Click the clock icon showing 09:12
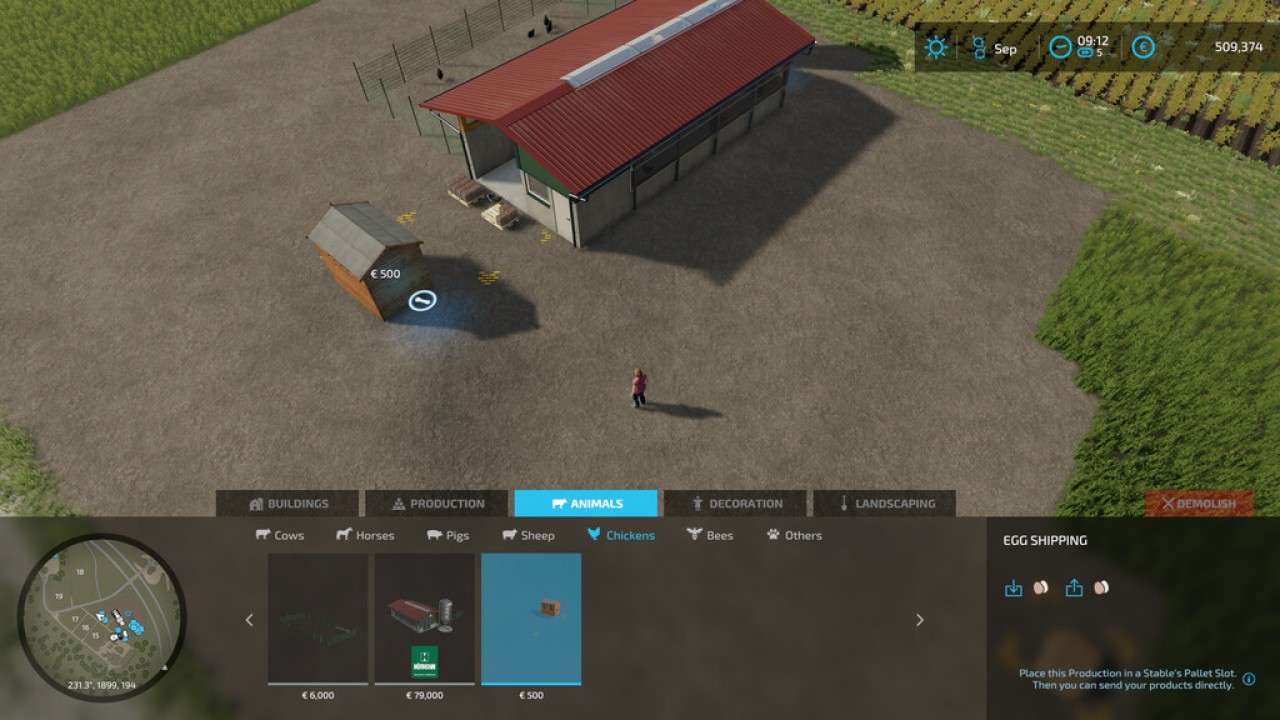The width and height of the screenshot is (1280, 720). tap(1058, 47)
